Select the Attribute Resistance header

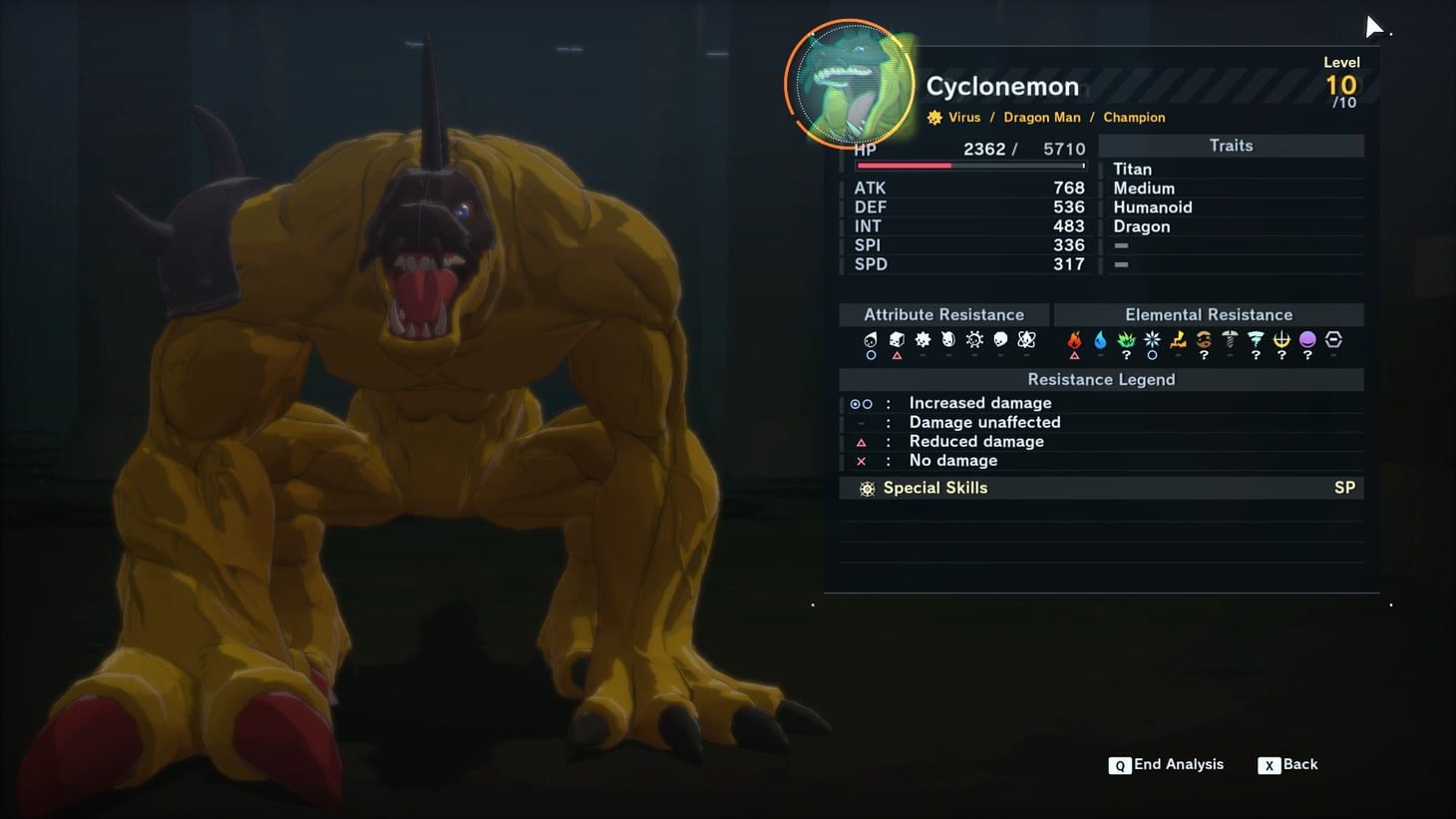pos(943,314)
